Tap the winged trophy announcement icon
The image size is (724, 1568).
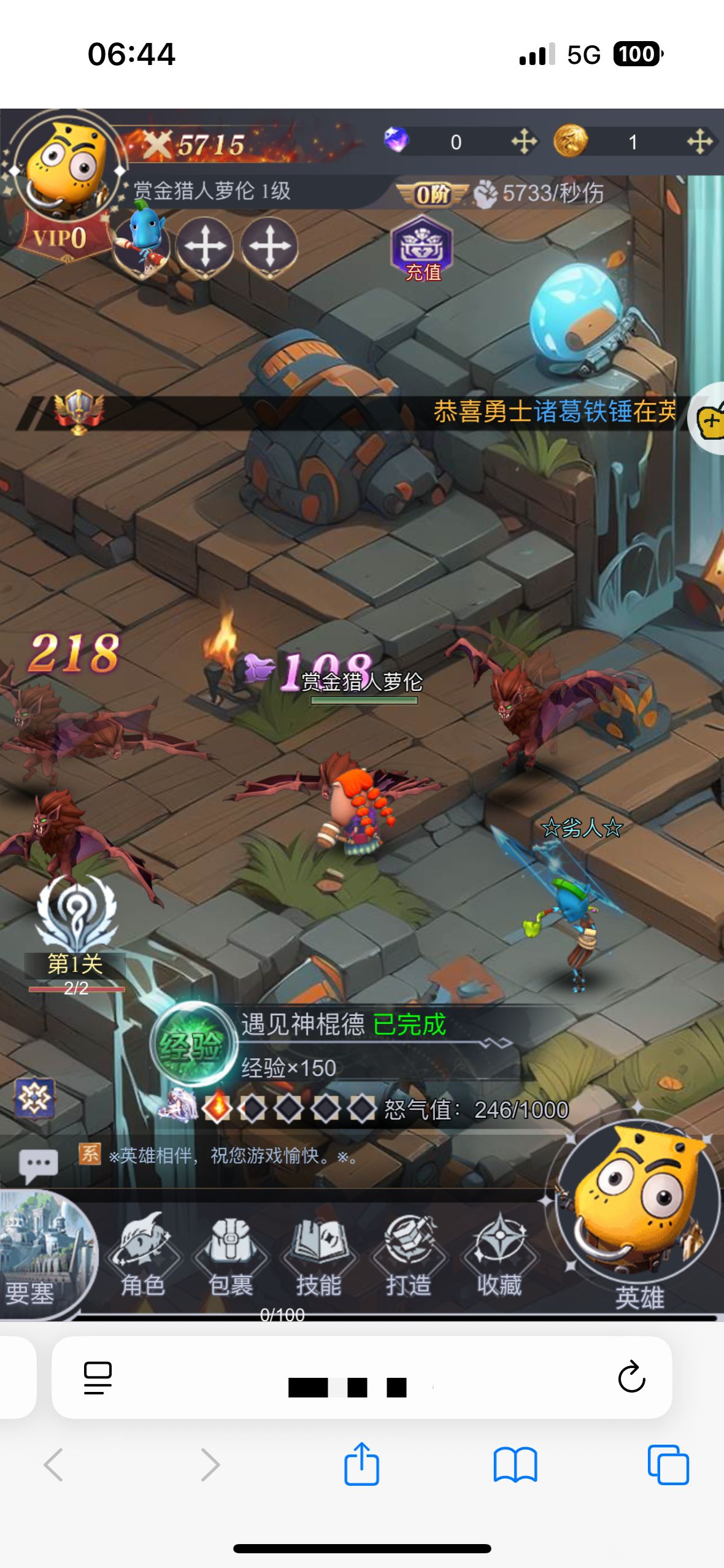[x=79, y=411]
